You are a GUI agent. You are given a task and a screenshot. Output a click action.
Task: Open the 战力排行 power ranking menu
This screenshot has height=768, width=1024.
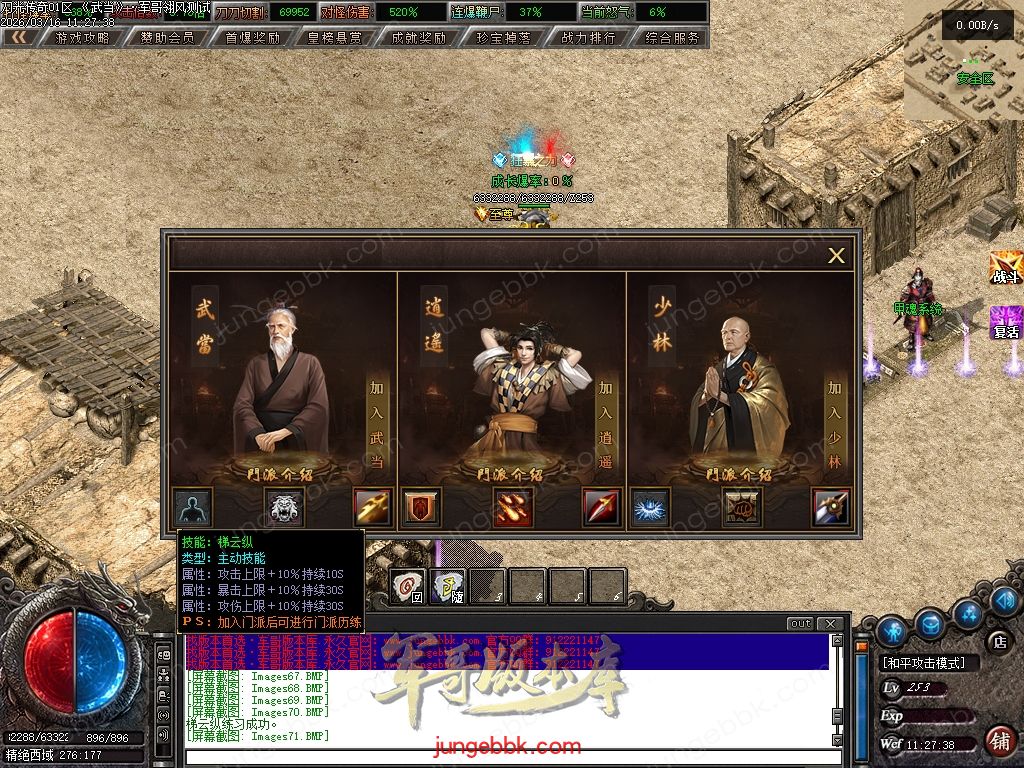coord(588,38)
